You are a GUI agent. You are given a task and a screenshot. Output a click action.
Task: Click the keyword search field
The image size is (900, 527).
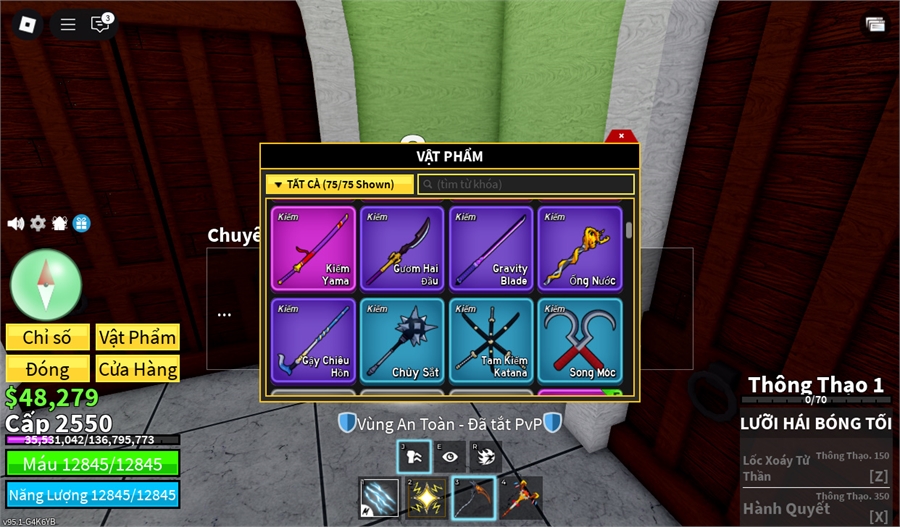point(526,184)
